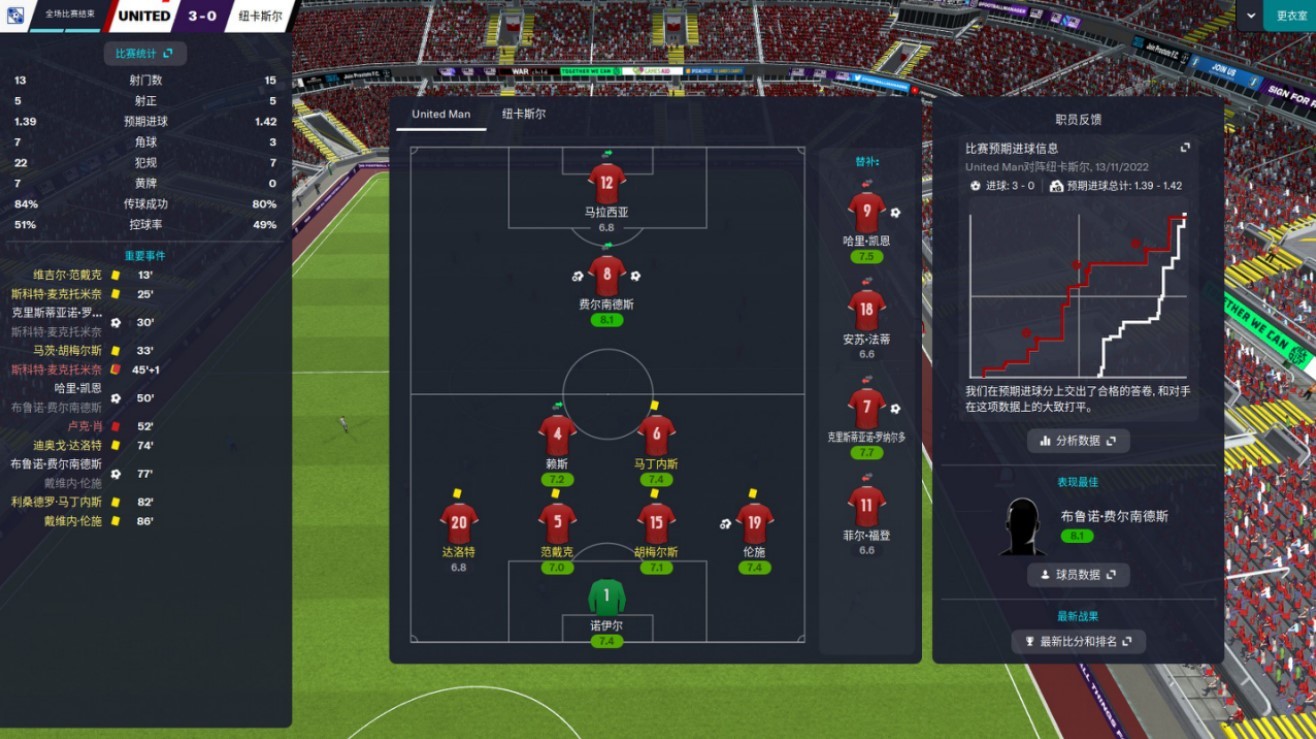Select goalkeeper 诺伊尔 shirt number 1
1316x739 pixels.
[x=606, y=598]
